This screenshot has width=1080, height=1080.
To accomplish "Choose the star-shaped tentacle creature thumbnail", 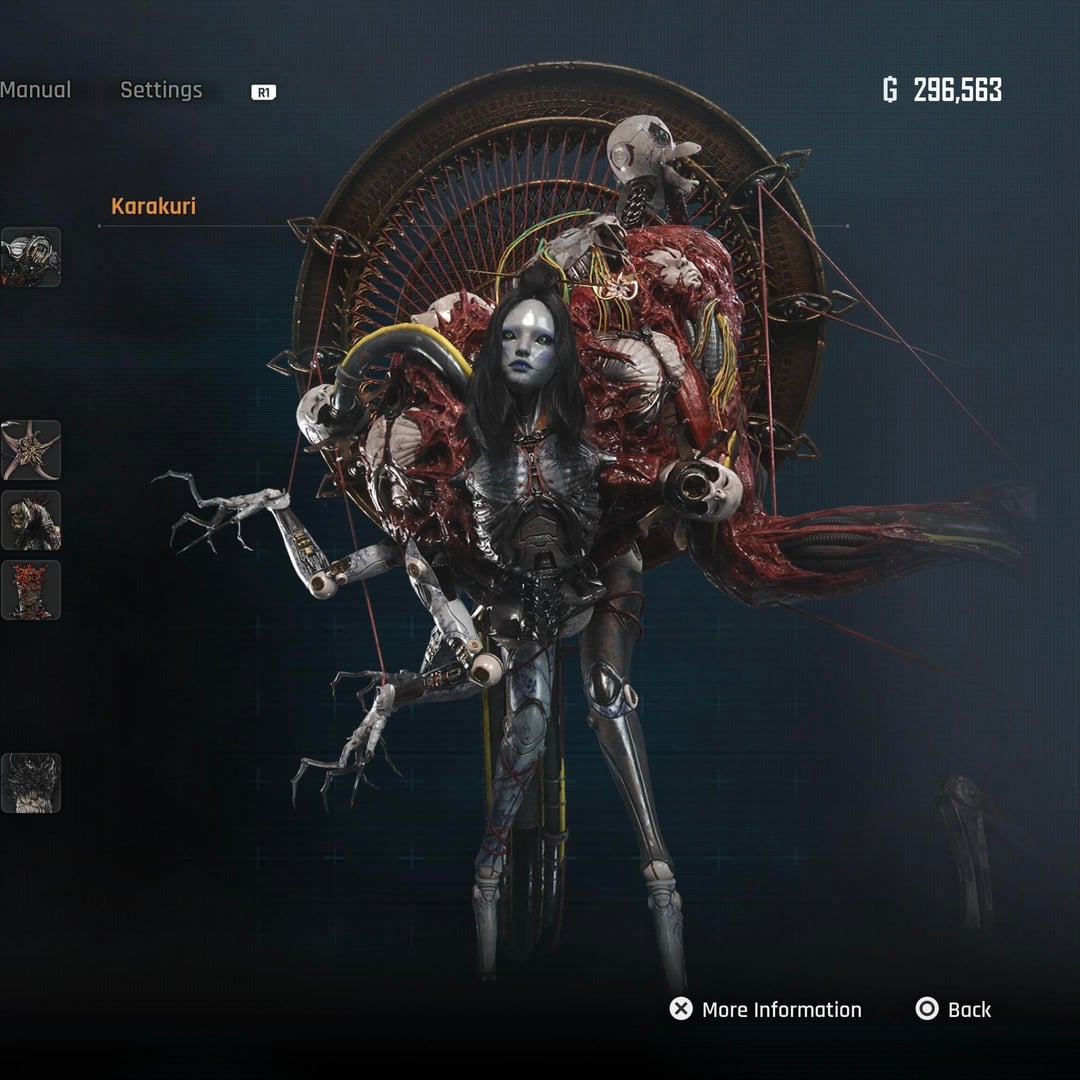I will (x=30, y=450).
